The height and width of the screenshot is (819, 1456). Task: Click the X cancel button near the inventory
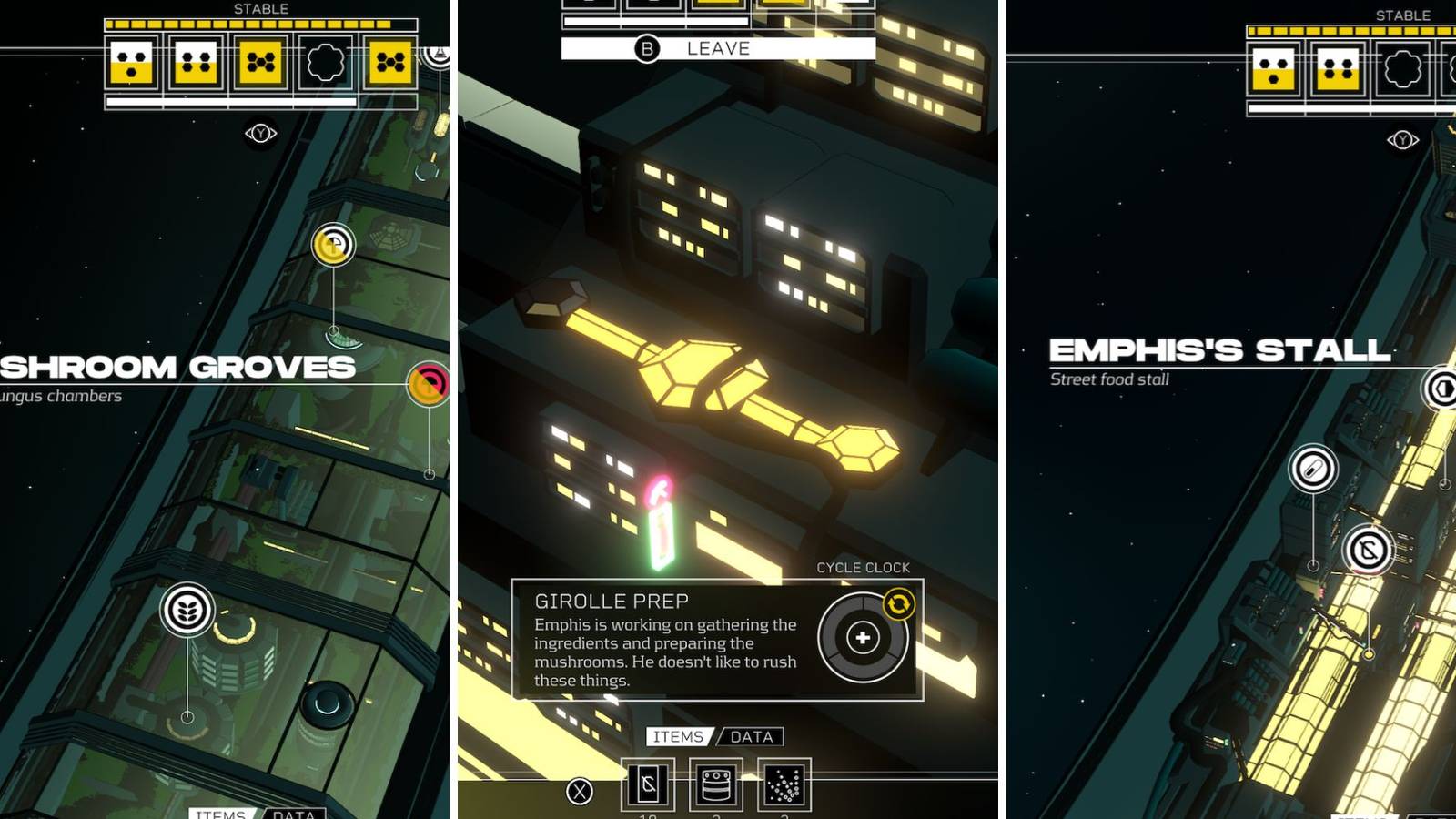[579, 790]
